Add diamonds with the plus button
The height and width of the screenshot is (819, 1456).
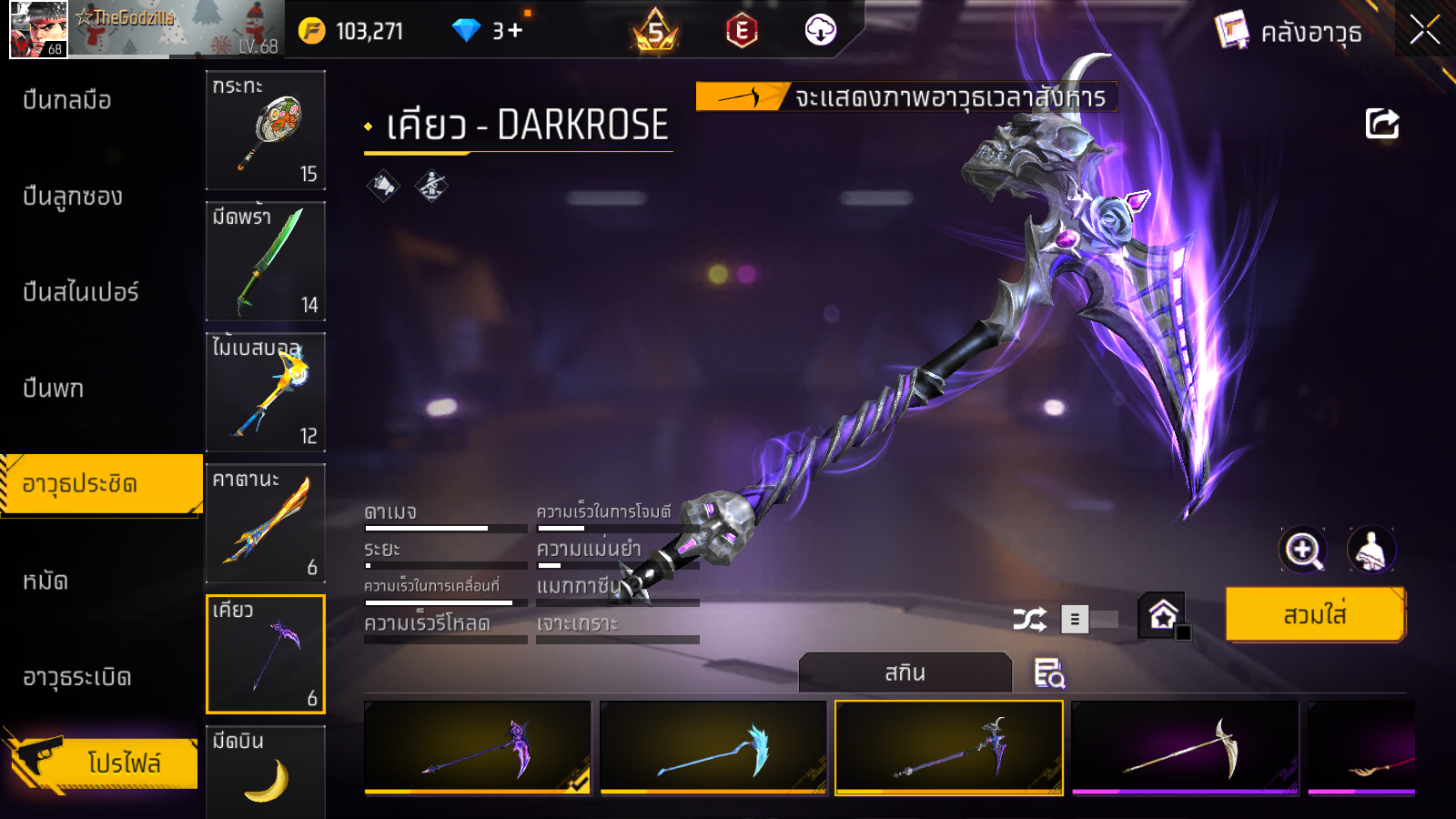click(515, 31)
